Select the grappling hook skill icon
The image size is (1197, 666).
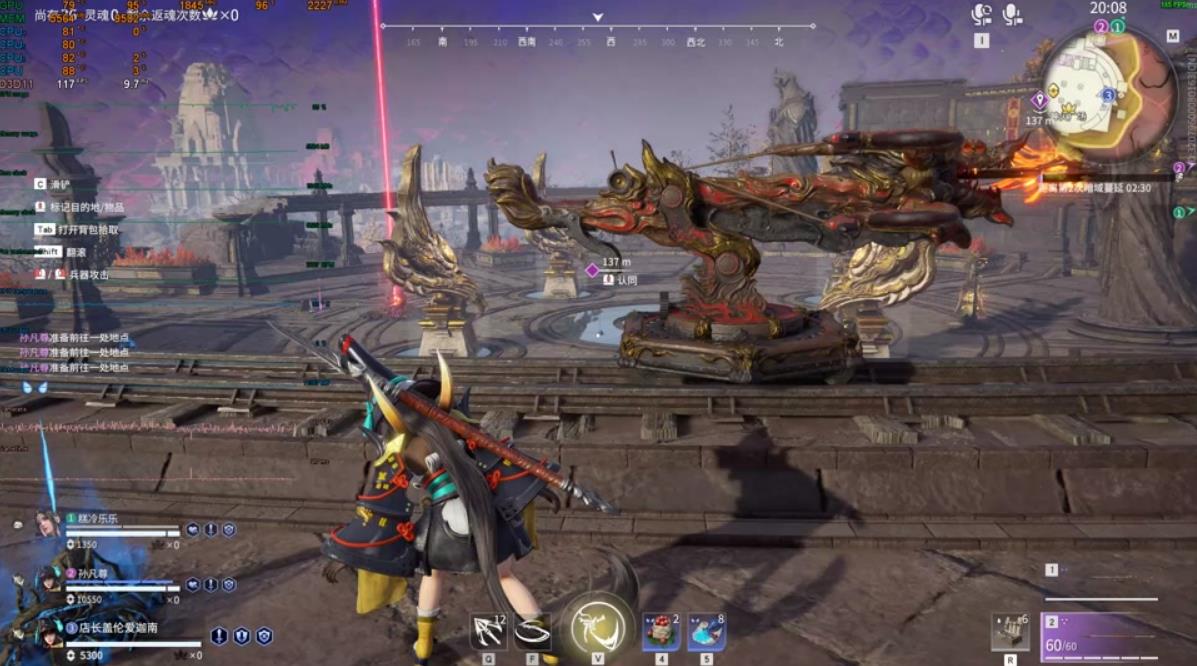pyautogui.click(x=488, y=631)
